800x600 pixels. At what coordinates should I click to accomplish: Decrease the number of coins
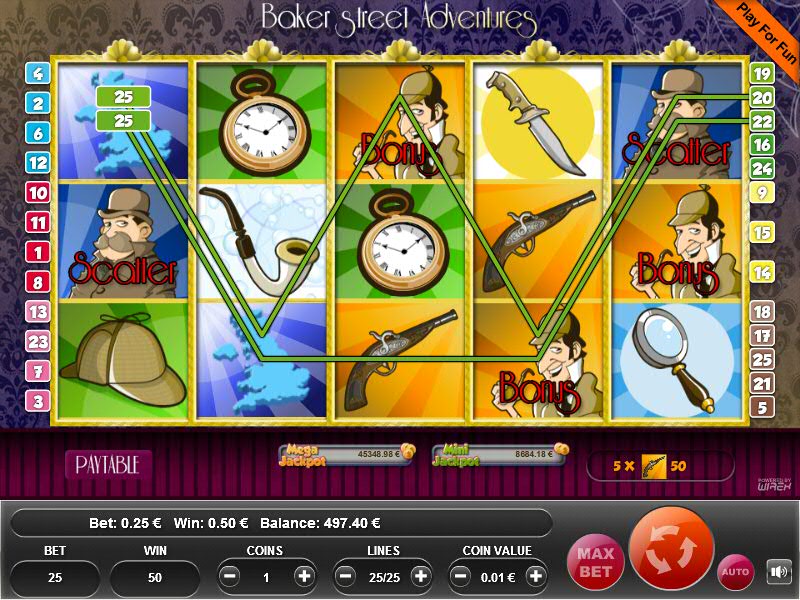click(230, 576)
